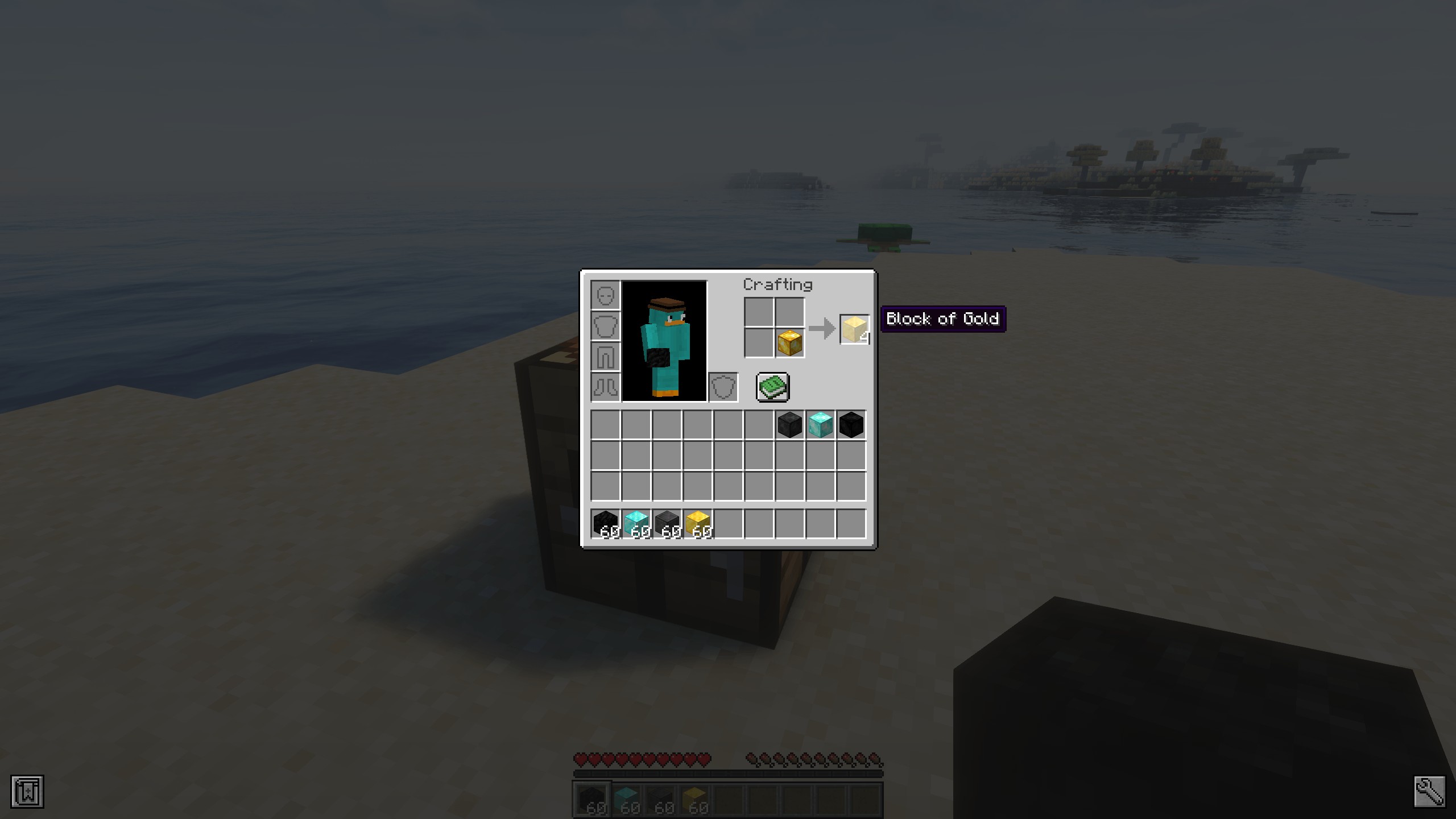Open the bookmark icon in the screen corner

(27, 791)
